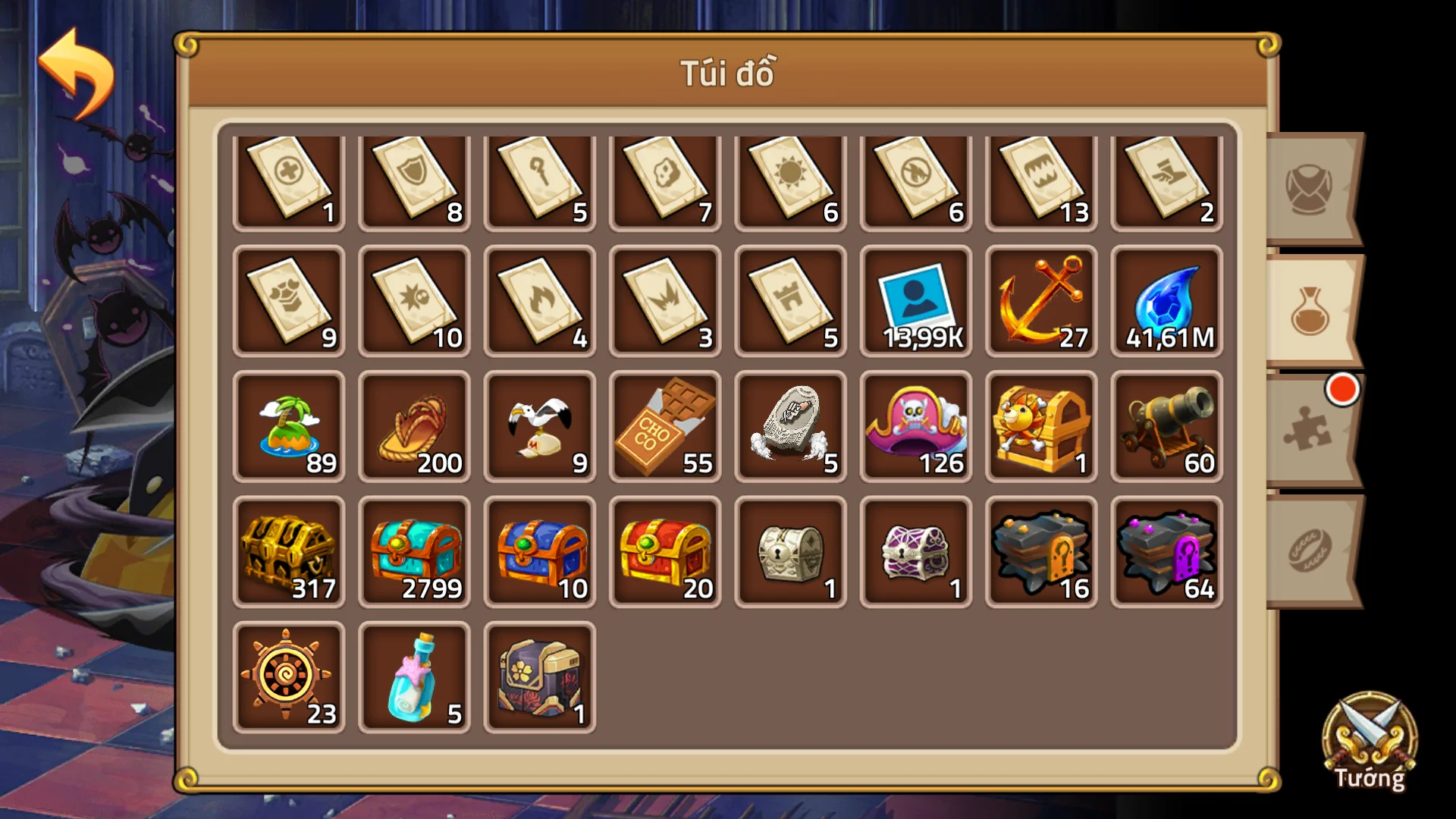Open the golden anchor item stack of 27

1040,302
